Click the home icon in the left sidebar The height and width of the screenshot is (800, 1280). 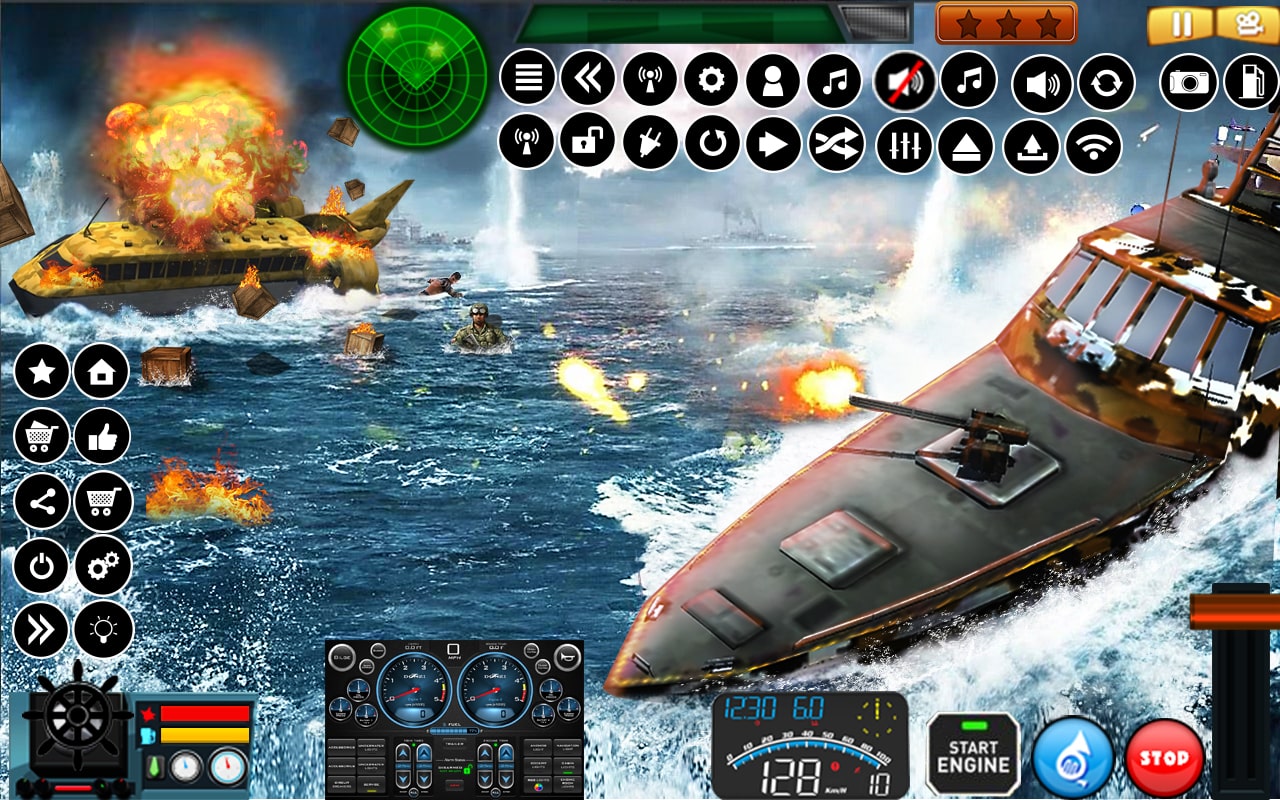(x=101, y=371)
